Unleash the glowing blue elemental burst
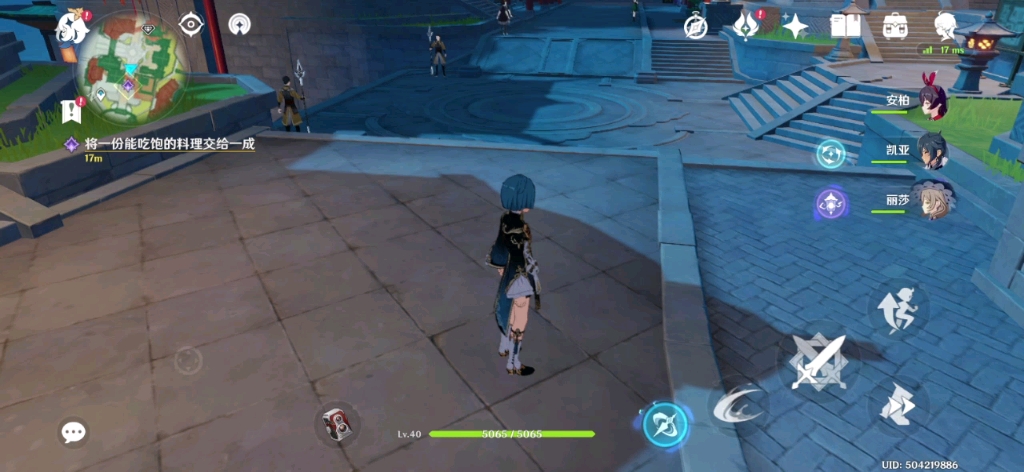1024x472 pixels. coord(663,424)
